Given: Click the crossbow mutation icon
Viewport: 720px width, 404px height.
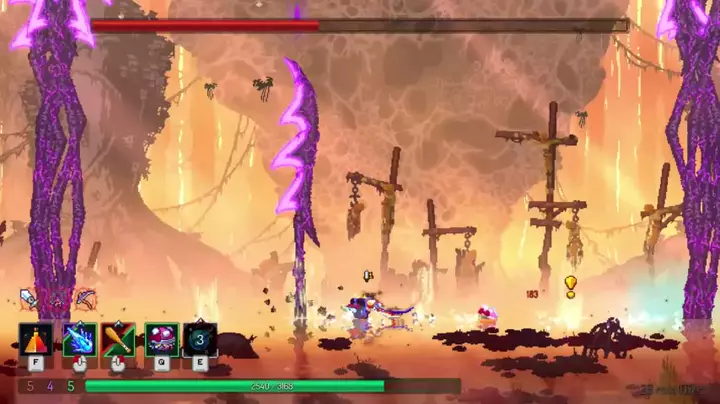Looking at the screenshot, I should pos(86,298).
